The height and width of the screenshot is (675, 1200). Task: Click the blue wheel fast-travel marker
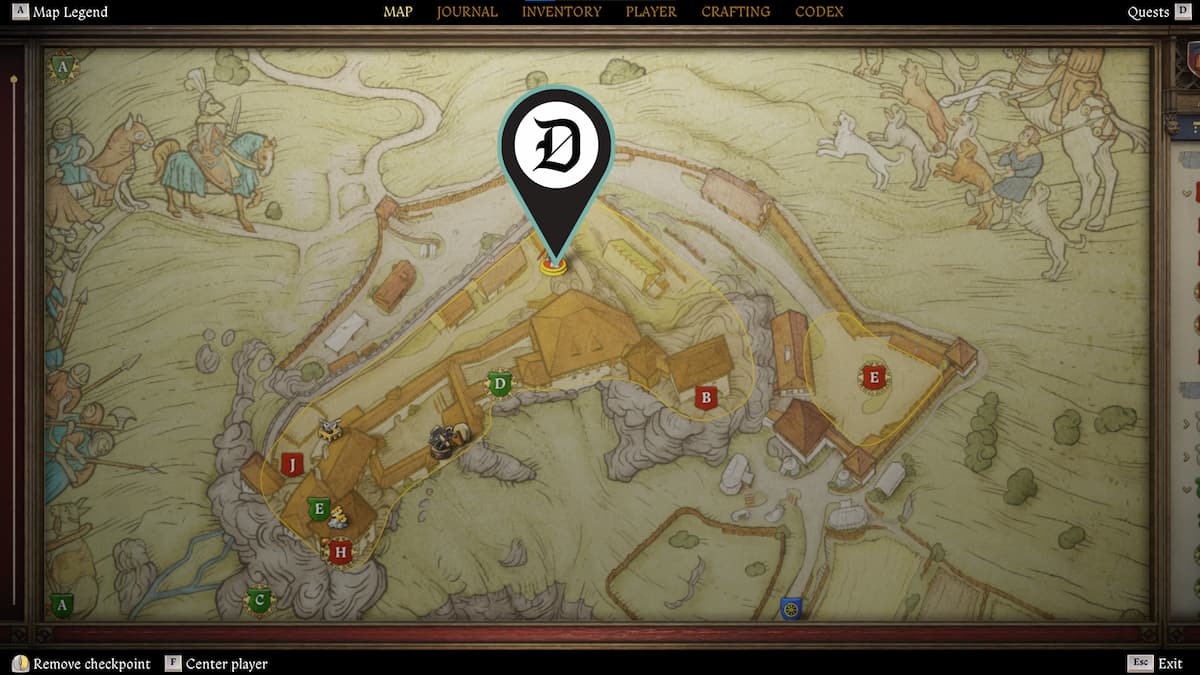tap(791, 608)
